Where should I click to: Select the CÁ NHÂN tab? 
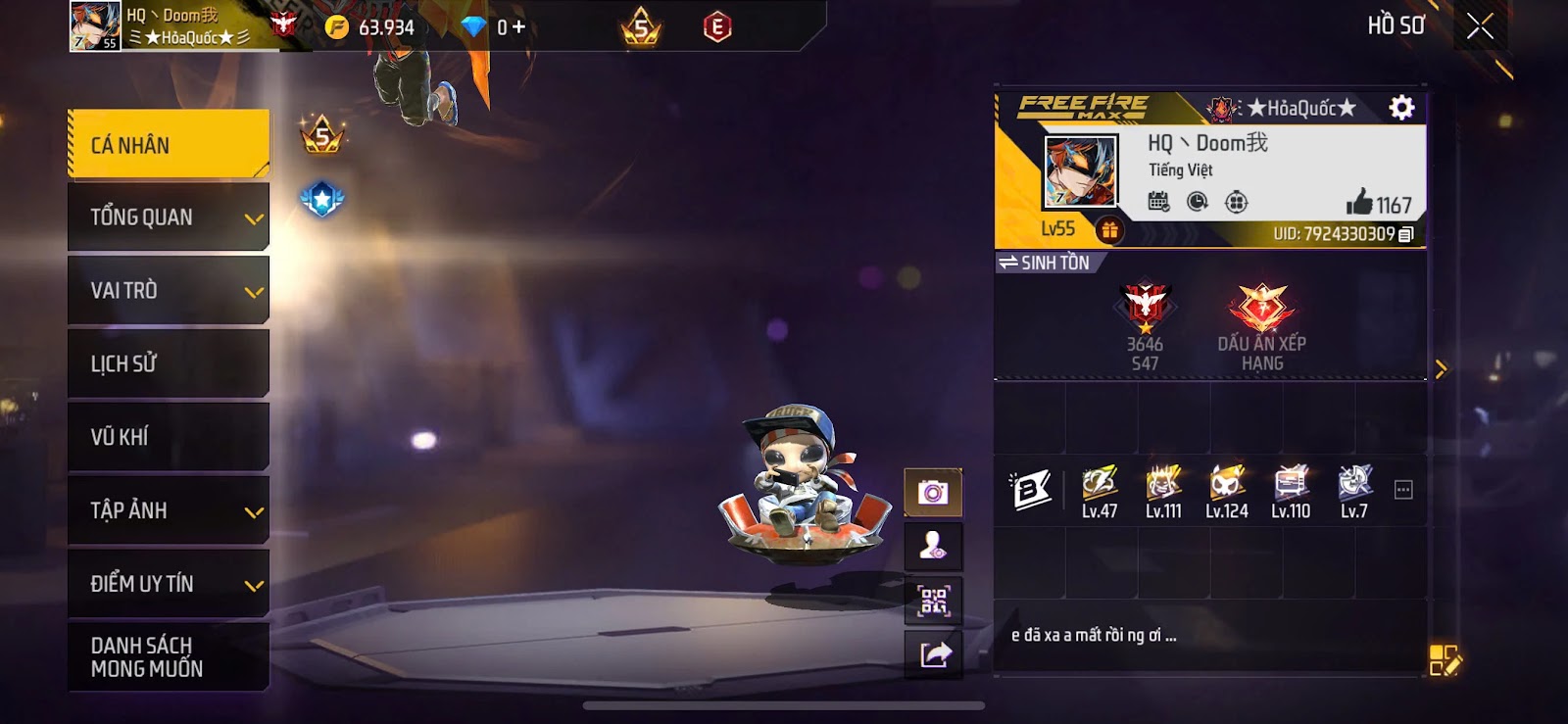click(x=168, y=144)
